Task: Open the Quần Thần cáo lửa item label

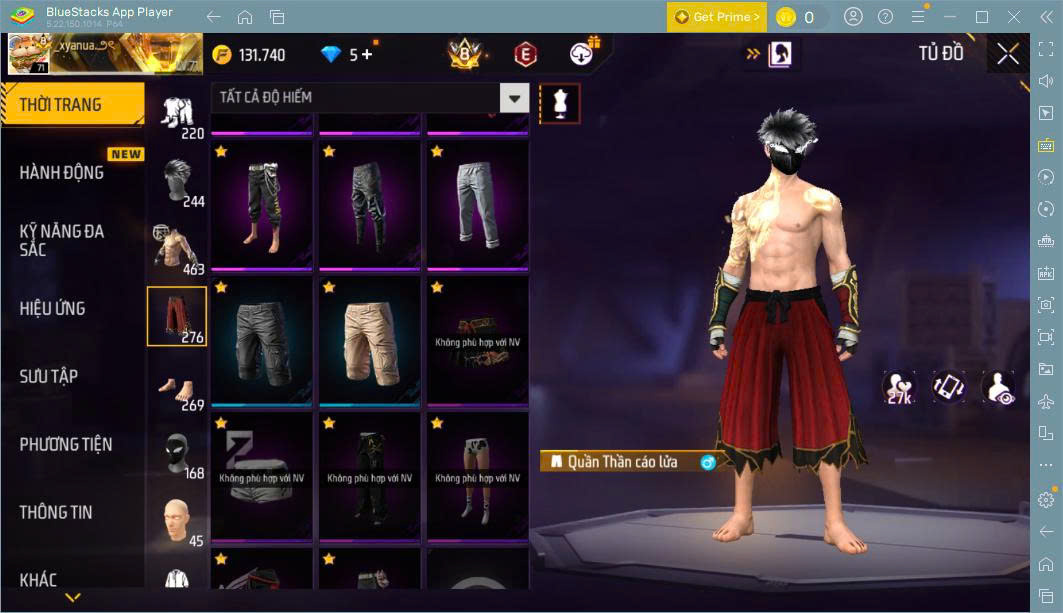Action: coord(623,462)
